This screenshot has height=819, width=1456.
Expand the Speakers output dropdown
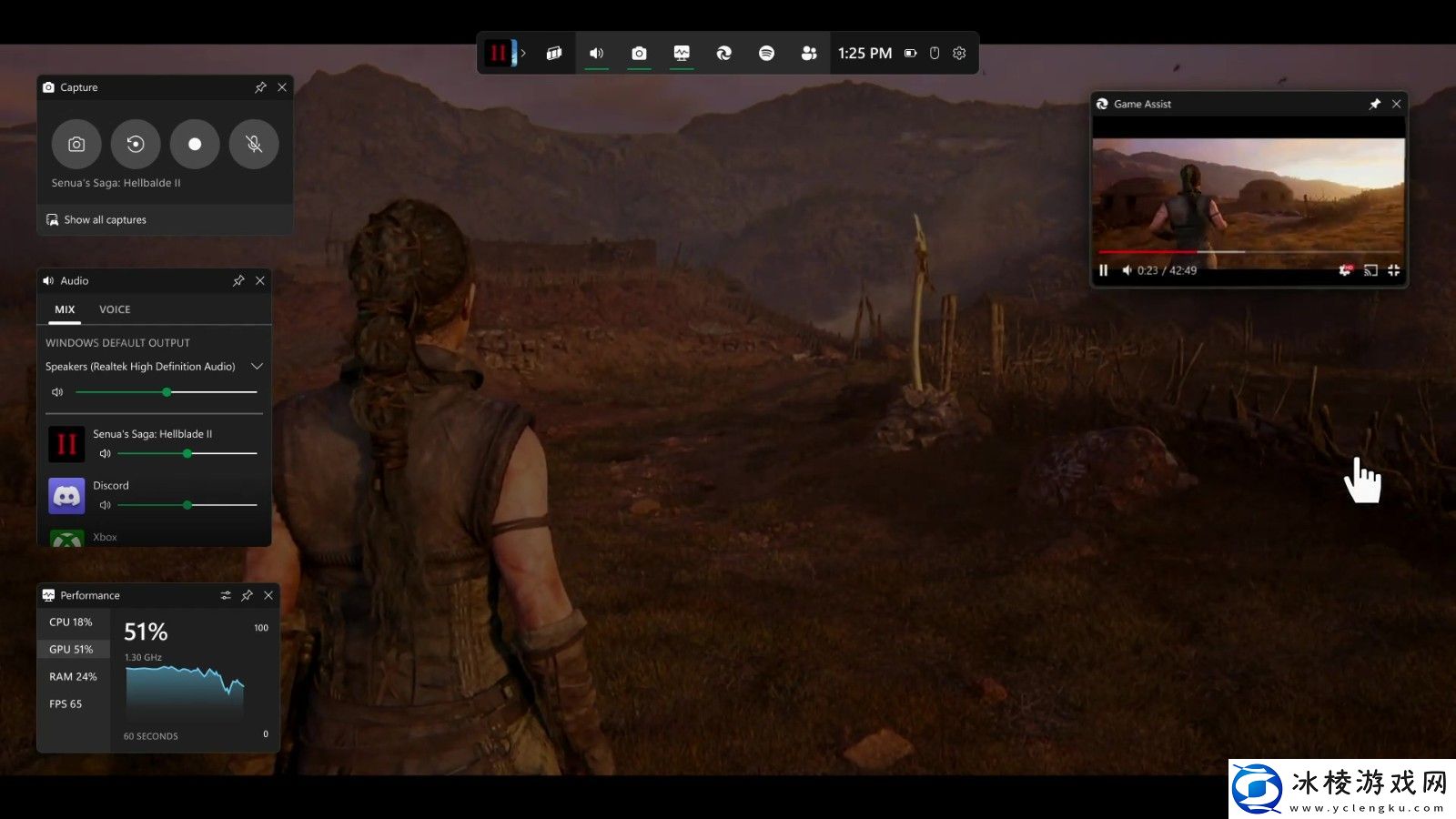[x=258, y=367]
